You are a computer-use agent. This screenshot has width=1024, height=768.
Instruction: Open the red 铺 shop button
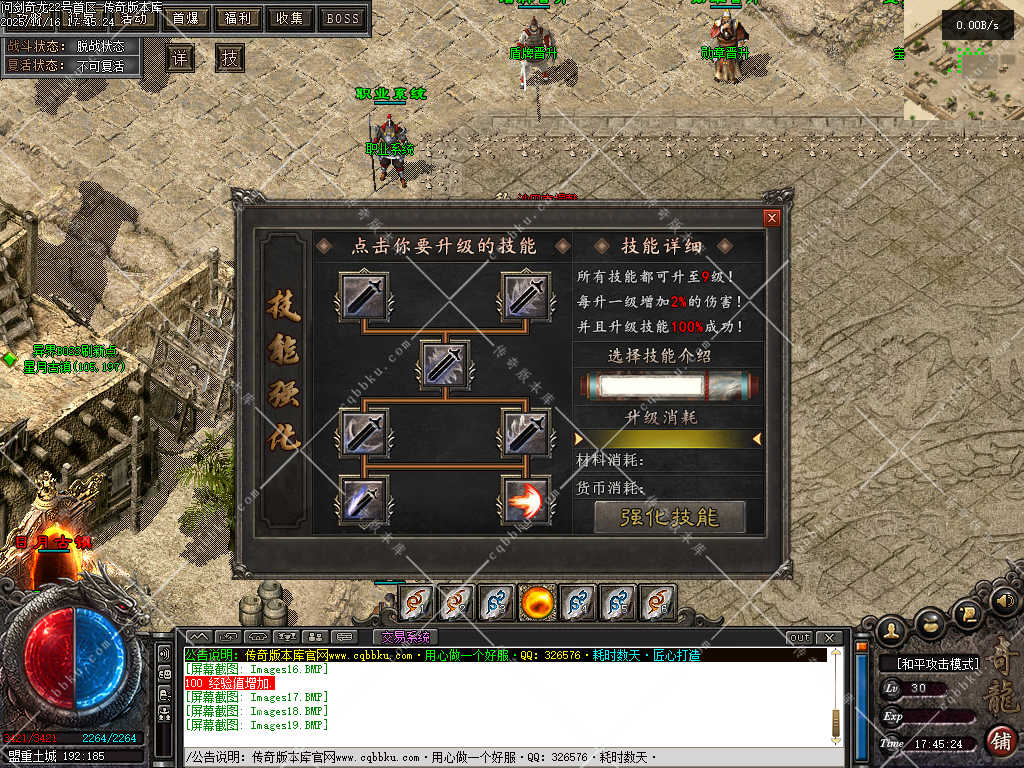(1001, 741)
